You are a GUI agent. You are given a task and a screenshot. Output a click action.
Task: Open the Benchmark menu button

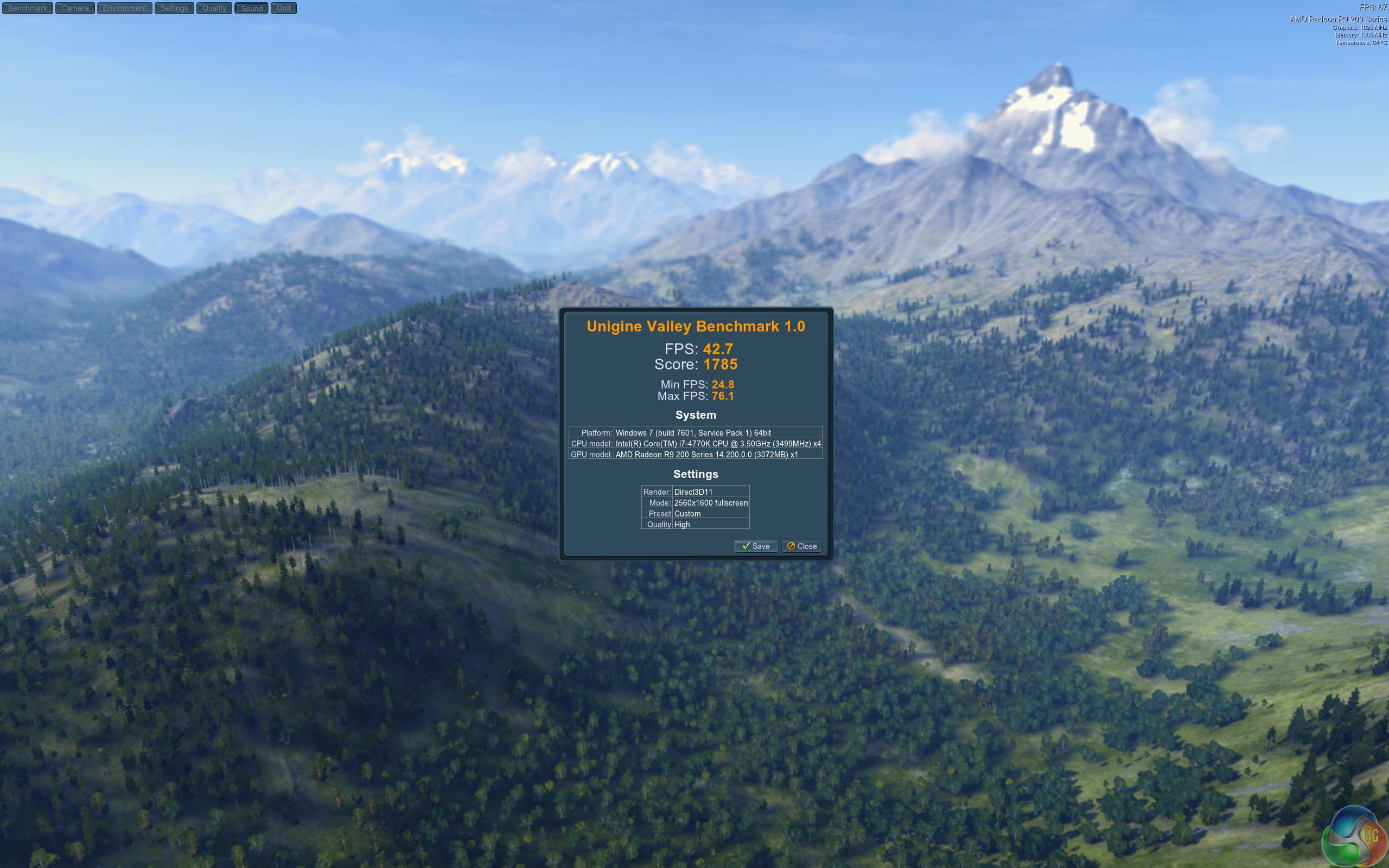coord(28,8)
